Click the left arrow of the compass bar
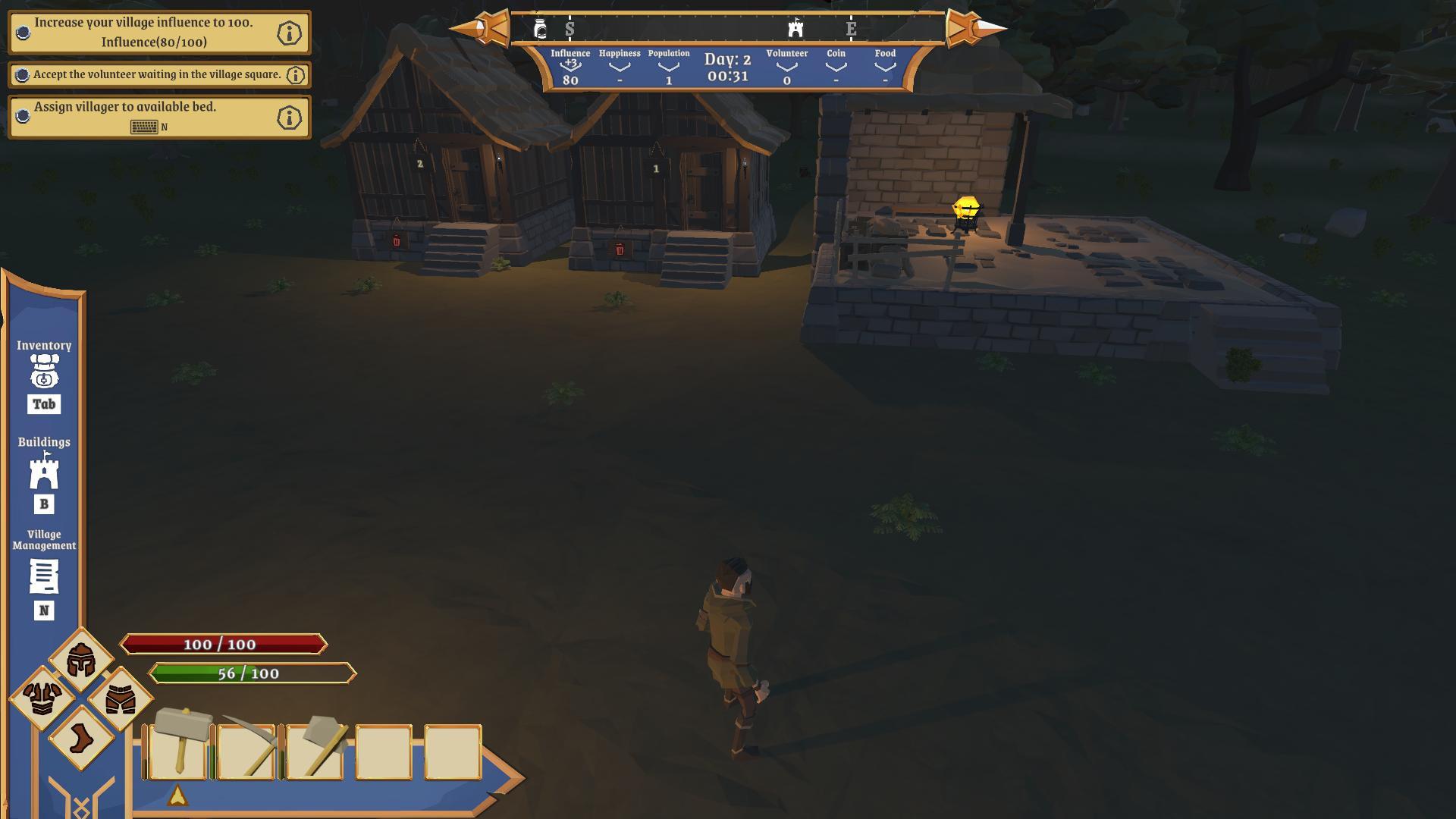Screen dimensions: 1456x819 pos(483,29)
